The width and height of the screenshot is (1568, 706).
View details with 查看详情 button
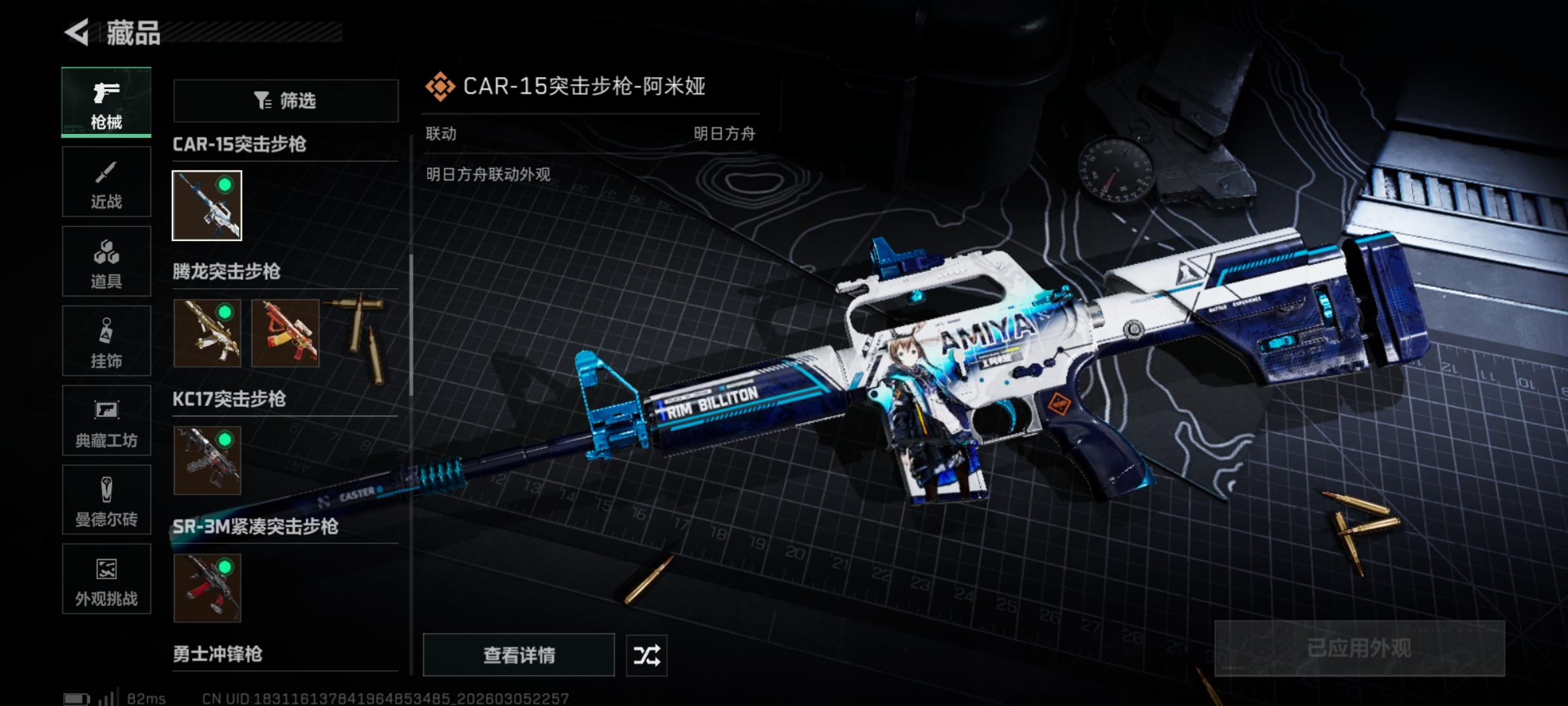[x=519, y=654]
